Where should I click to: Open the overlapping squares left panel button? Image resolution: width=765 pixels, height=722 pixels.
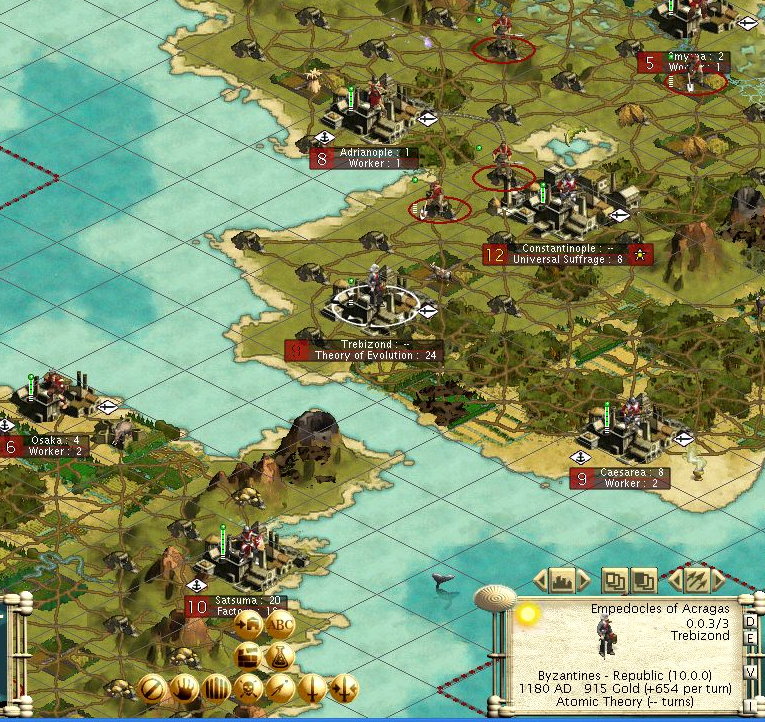click(x=612, y=579)
